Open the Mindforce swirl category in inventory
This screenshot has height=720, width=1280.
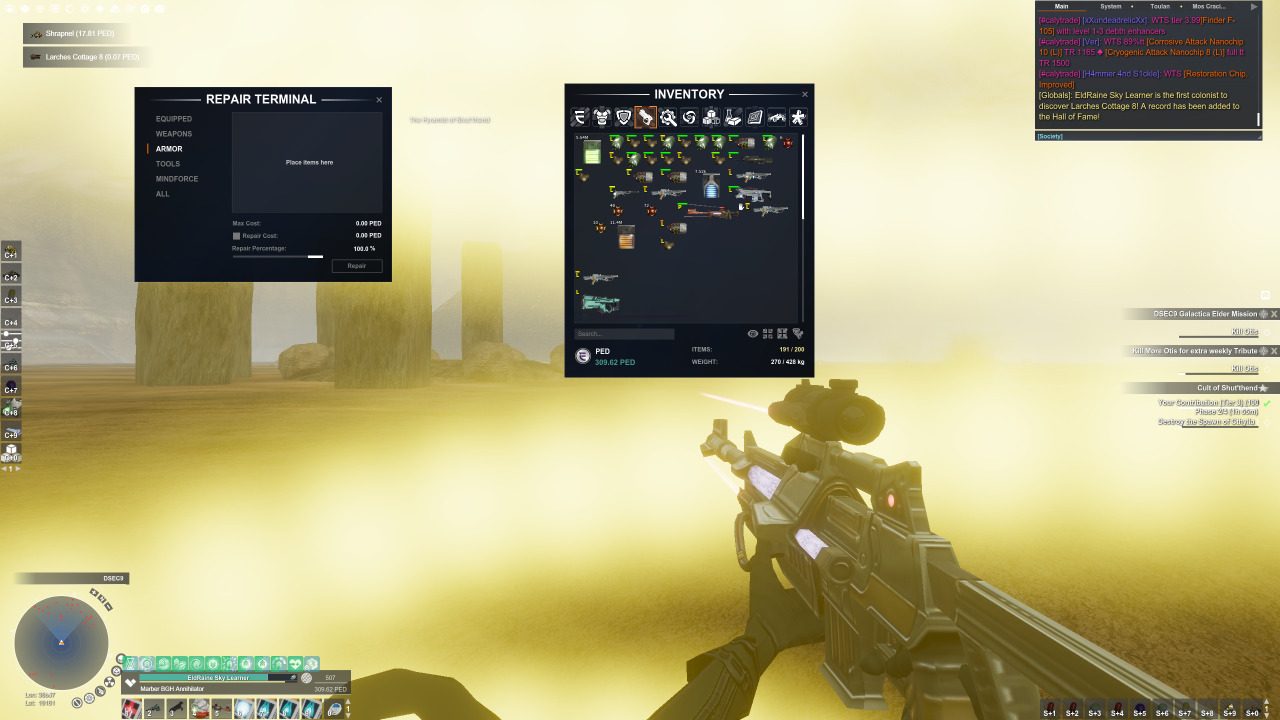[690, 117]
